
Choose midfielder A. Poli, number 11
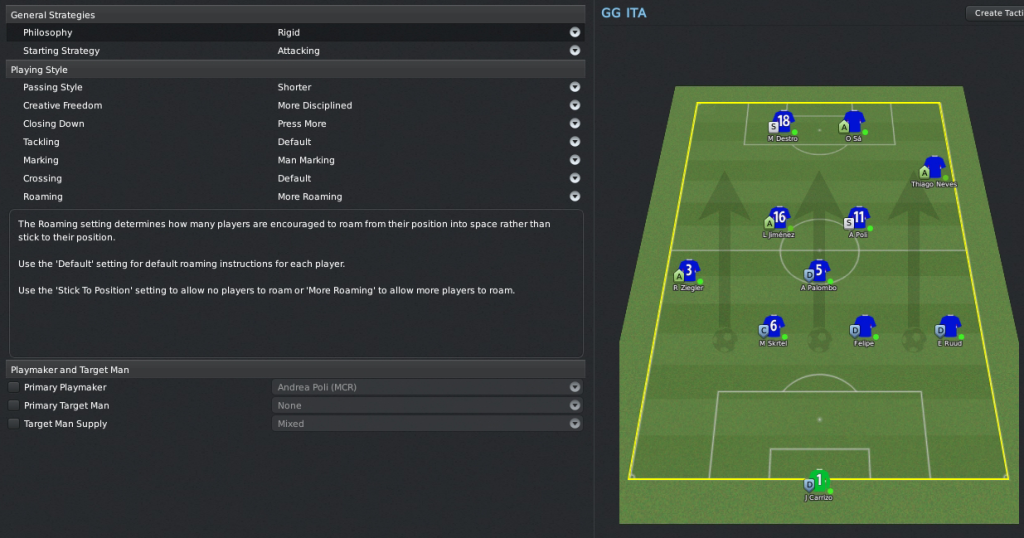click(858, 218)
